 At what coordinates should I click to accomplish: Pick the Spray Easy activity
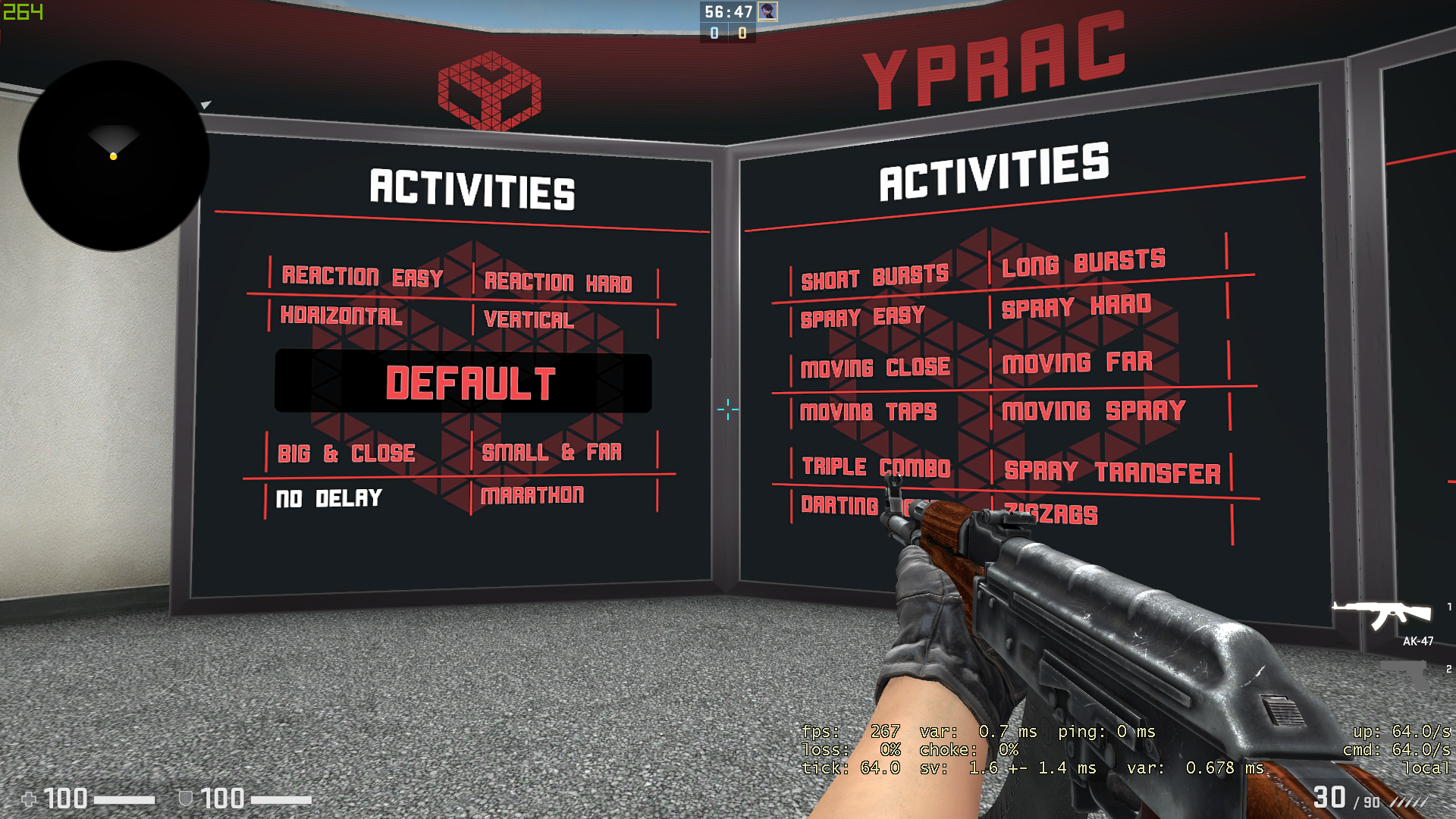(x=862, y=317)
